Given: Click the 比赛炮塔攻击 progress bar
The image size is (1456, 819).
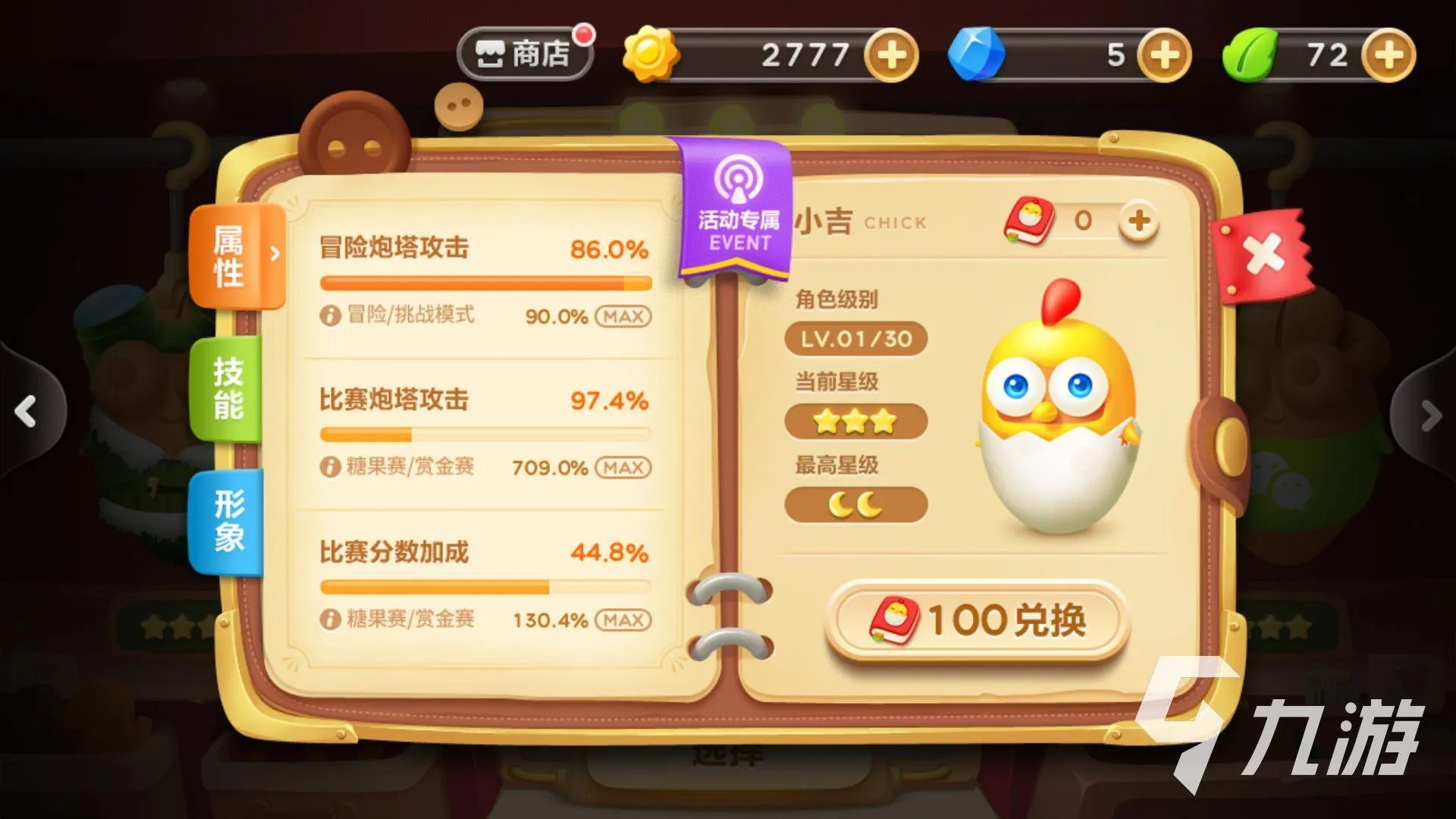Looking at the screenshot, I should tap(485, 433).
